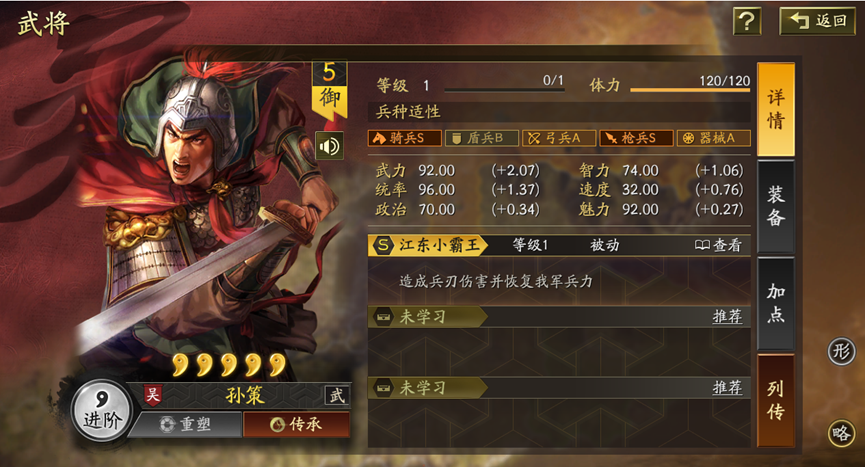This screenshot has width=865, height=467.
Task: Select the 枪兵S troop aptitude badge
Action: point(635,138)
